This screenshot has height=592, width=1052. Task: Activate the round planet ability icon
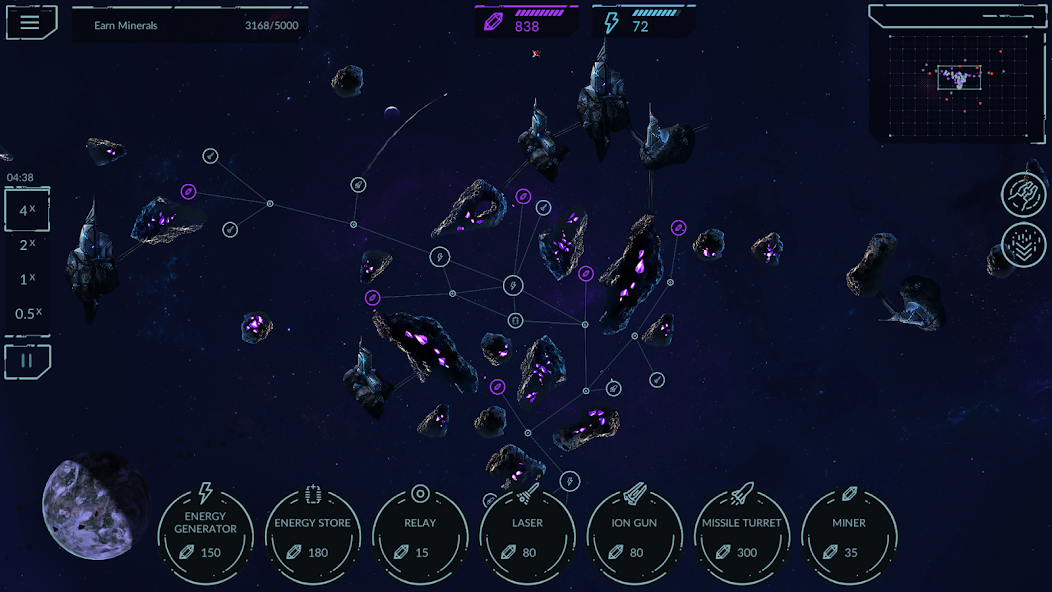pos(1024,194)
